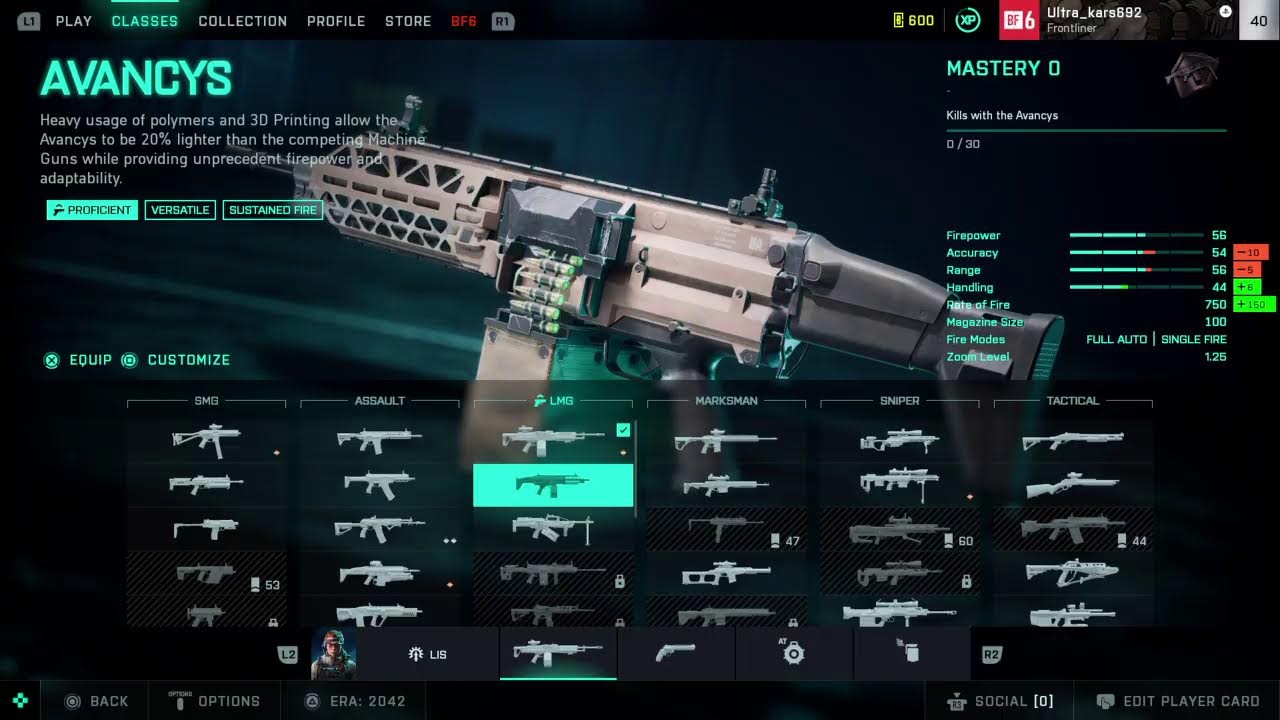This screenshot has height=720, width=1280.
Task: Select the BF6 tab
Action: [464, 21]
